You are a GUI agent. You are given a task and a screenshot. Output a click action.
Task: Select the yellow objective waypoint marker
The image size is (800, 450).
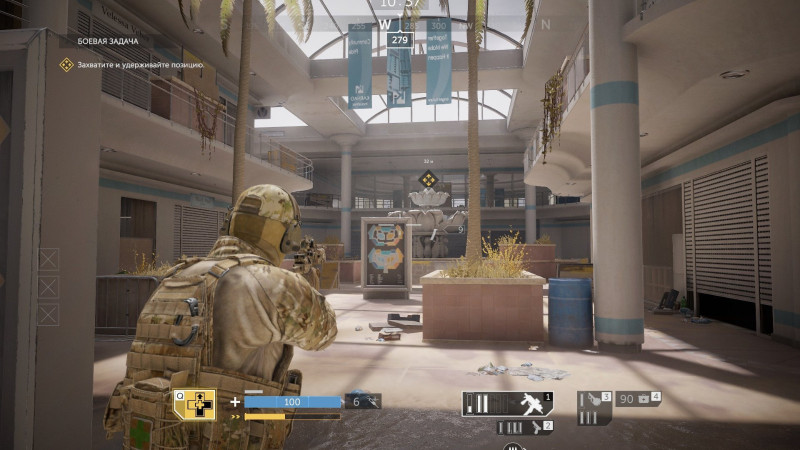(x=427, y=180)
